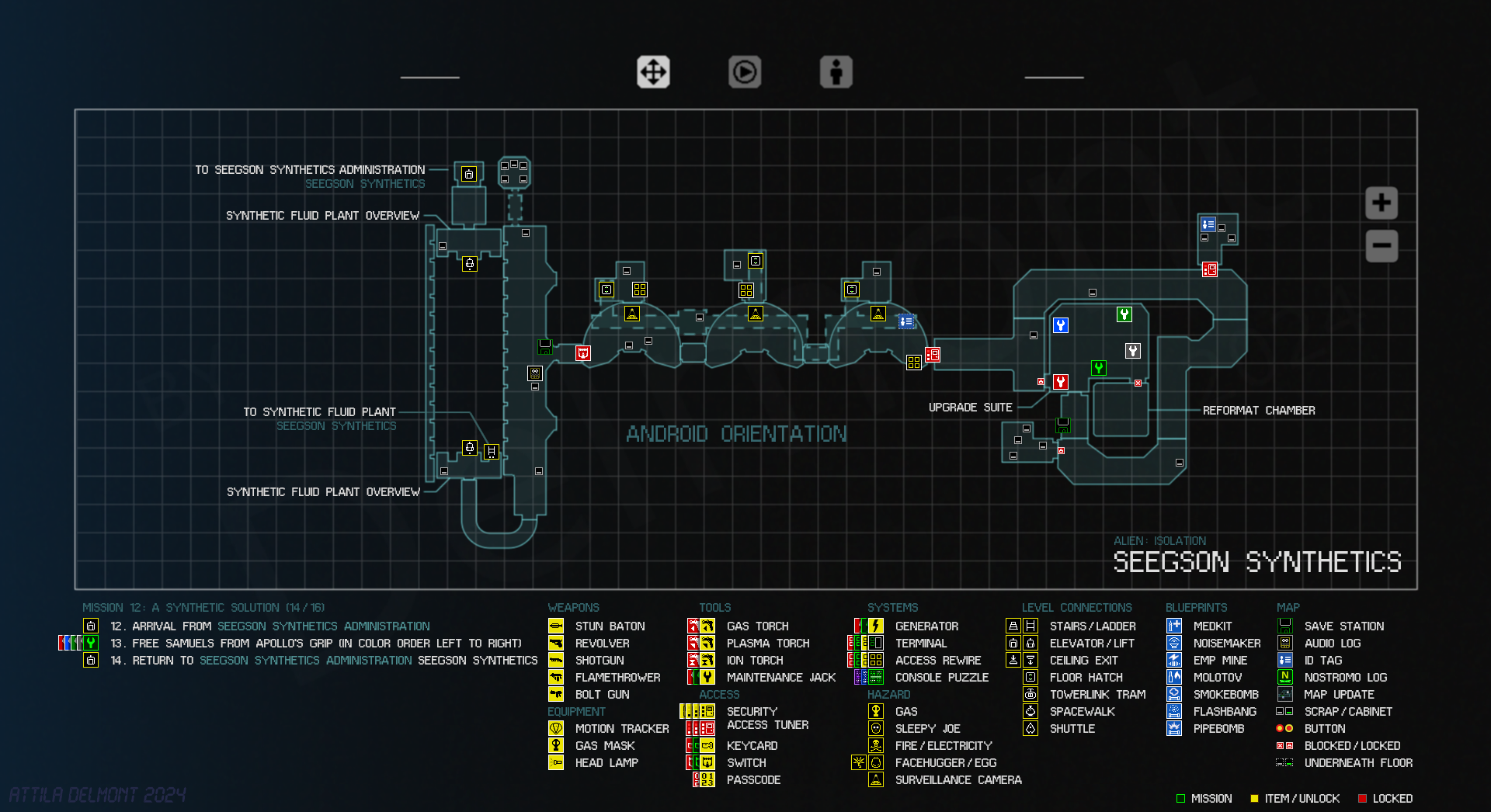Toggle the Maintenance Jack legend entry
The image size is (1491, 812).
click(780, 678)
